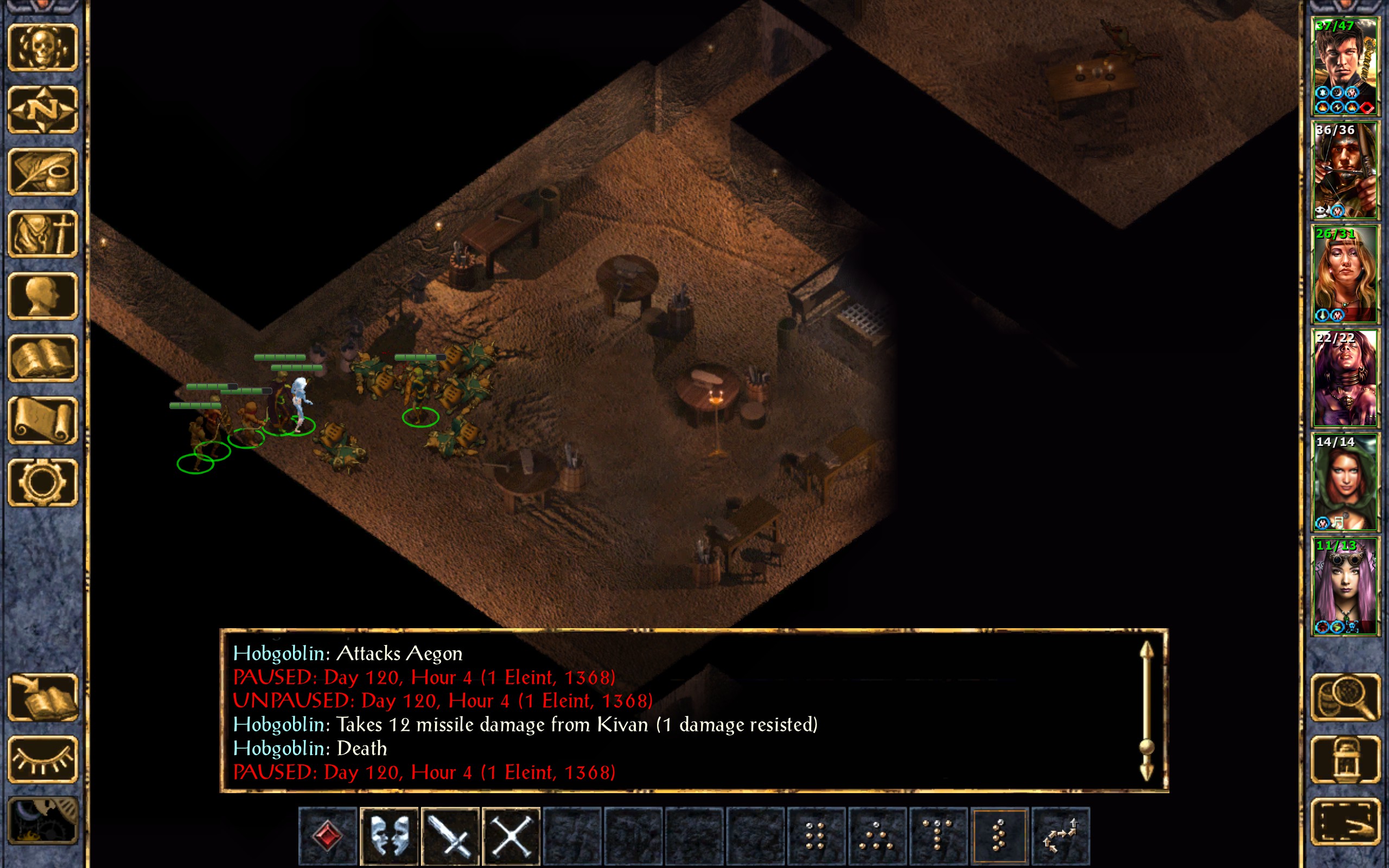The height and width of the screenshot is (868, 1389).
Task: Click the red gem action button
Action: [x=328, y=836]
